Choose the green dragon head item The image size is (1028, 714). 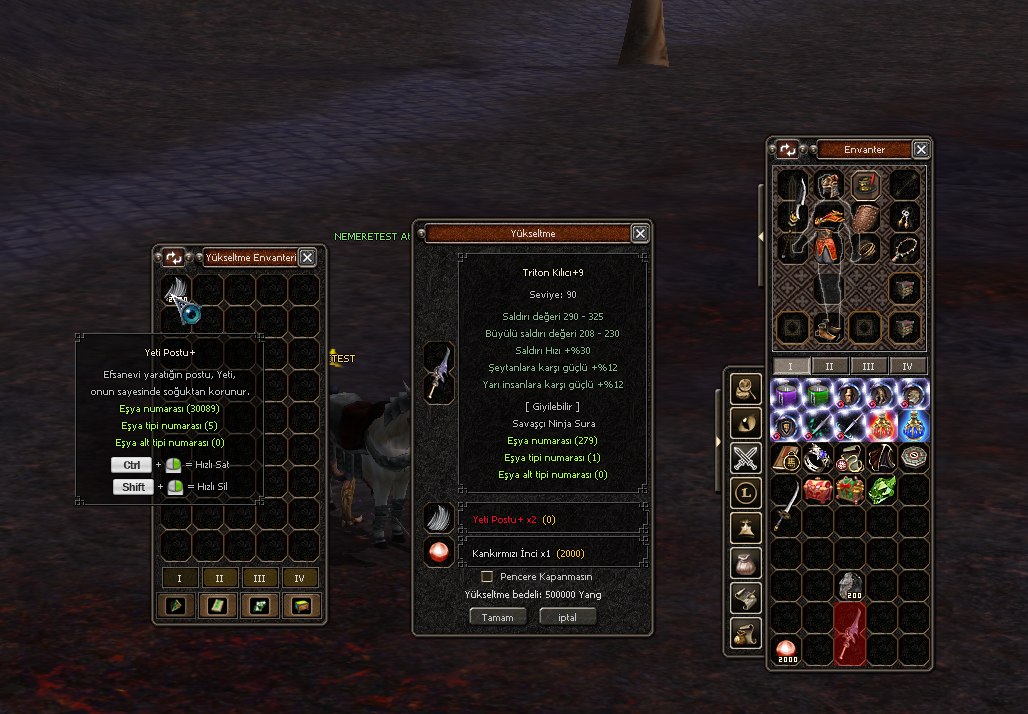click(x=882, y=490)
